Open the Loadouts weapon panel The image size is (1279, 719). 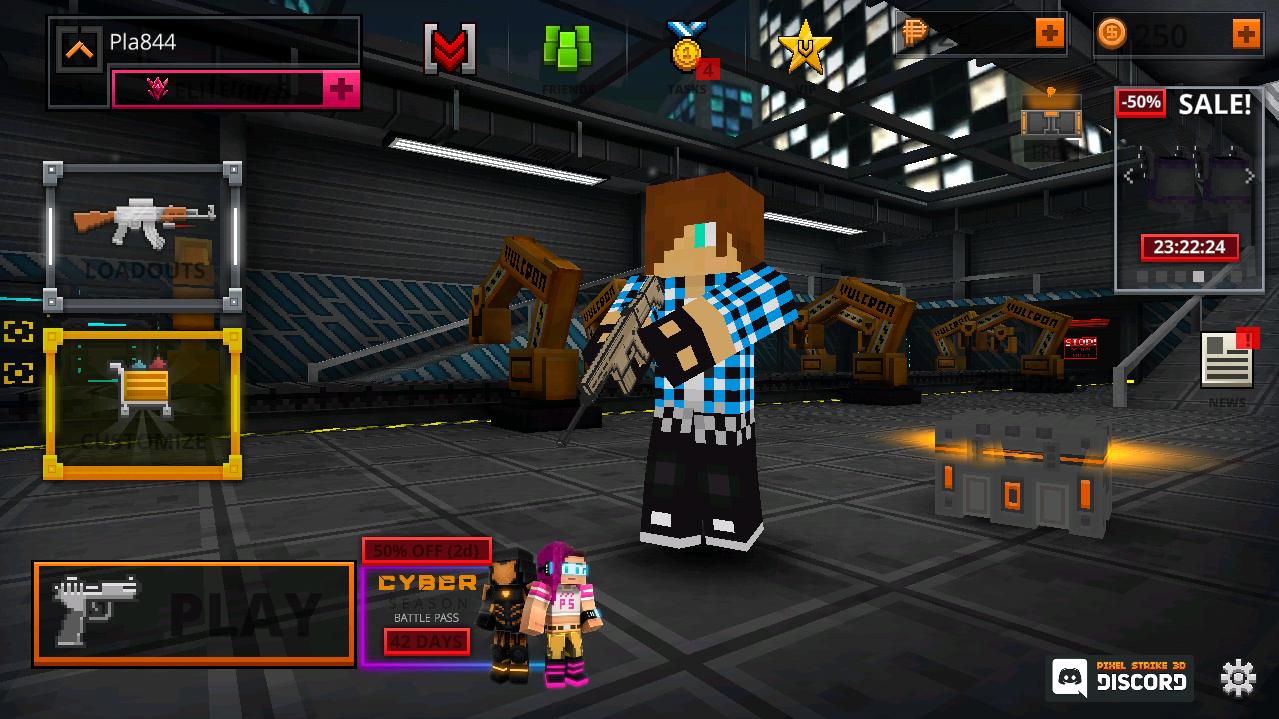click(x=143, y=238)
